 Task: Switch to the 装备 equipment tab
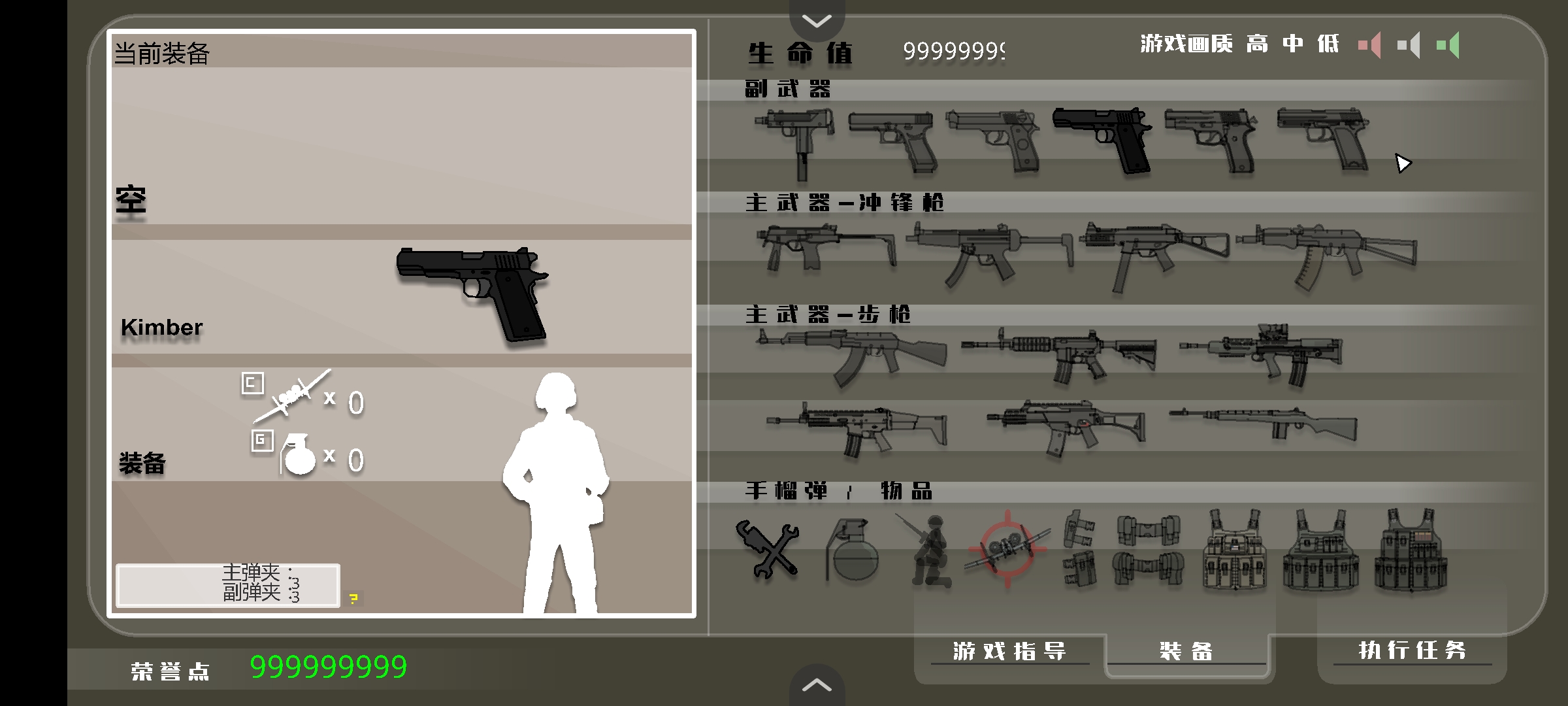coord(1186,651)
